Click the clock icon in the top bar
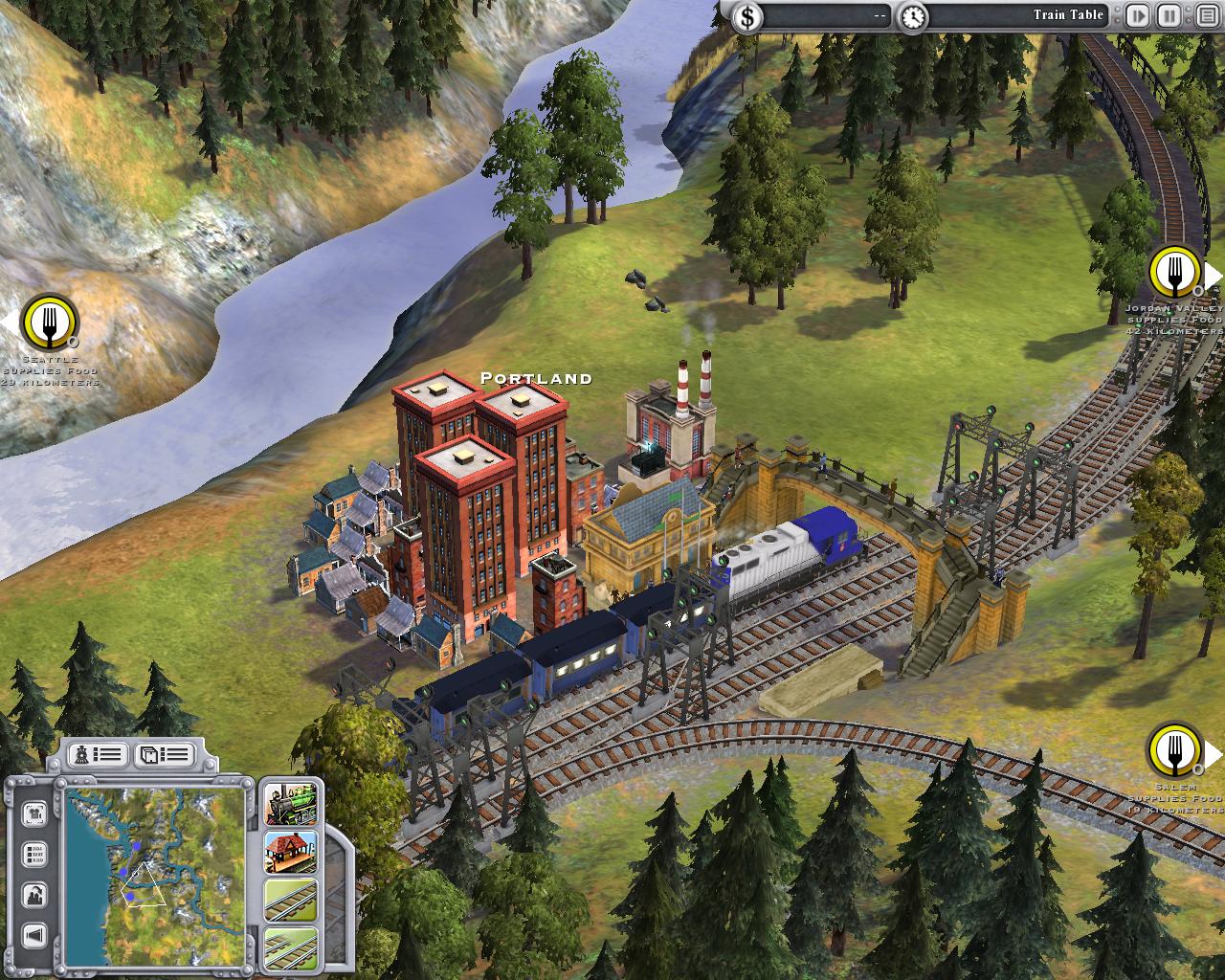The image size is (1225, 980). pos(914,15)
